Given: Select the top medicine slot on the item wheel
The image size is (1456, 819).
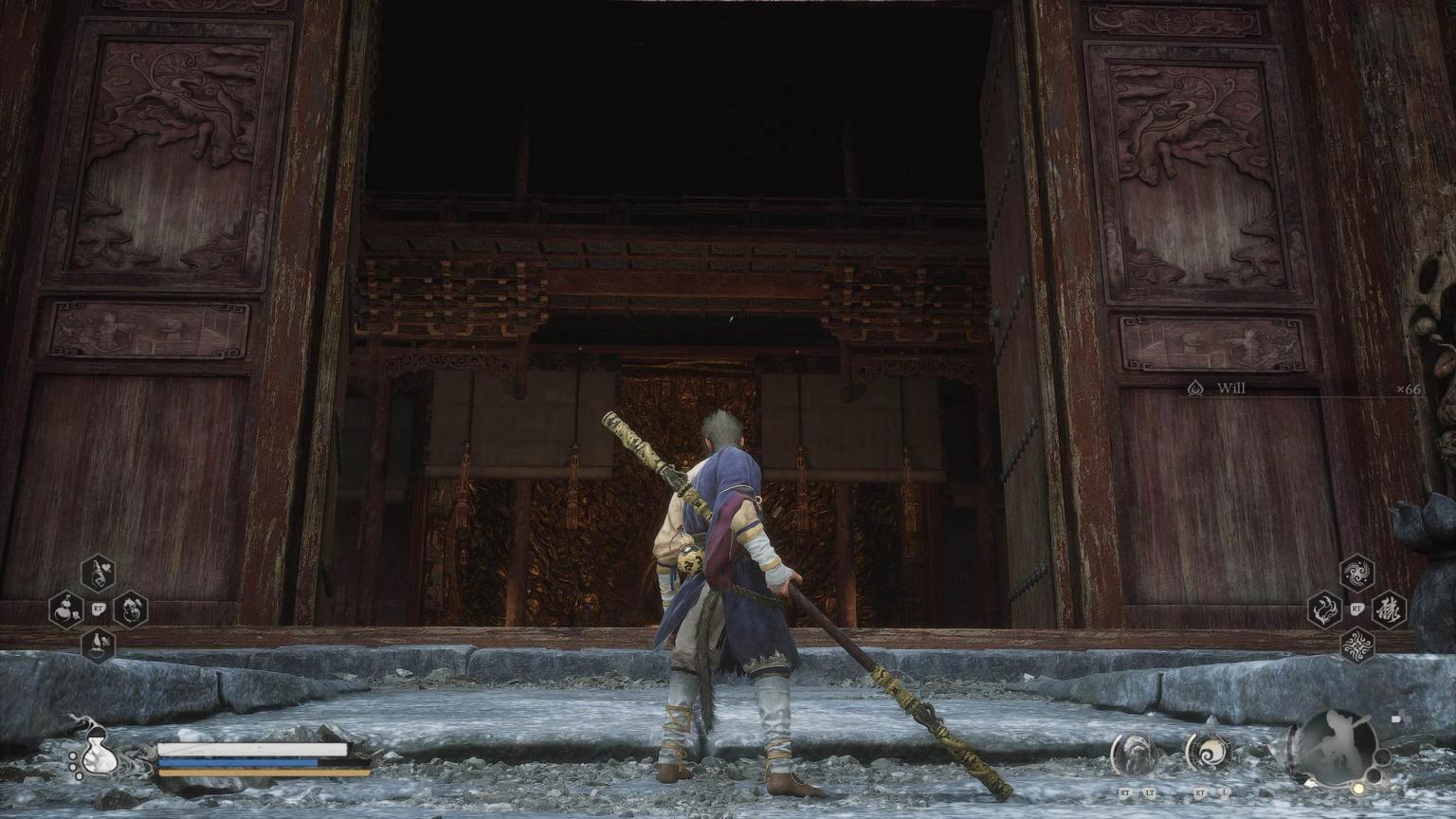Looking at the screenshot, I should click(98, 573).
